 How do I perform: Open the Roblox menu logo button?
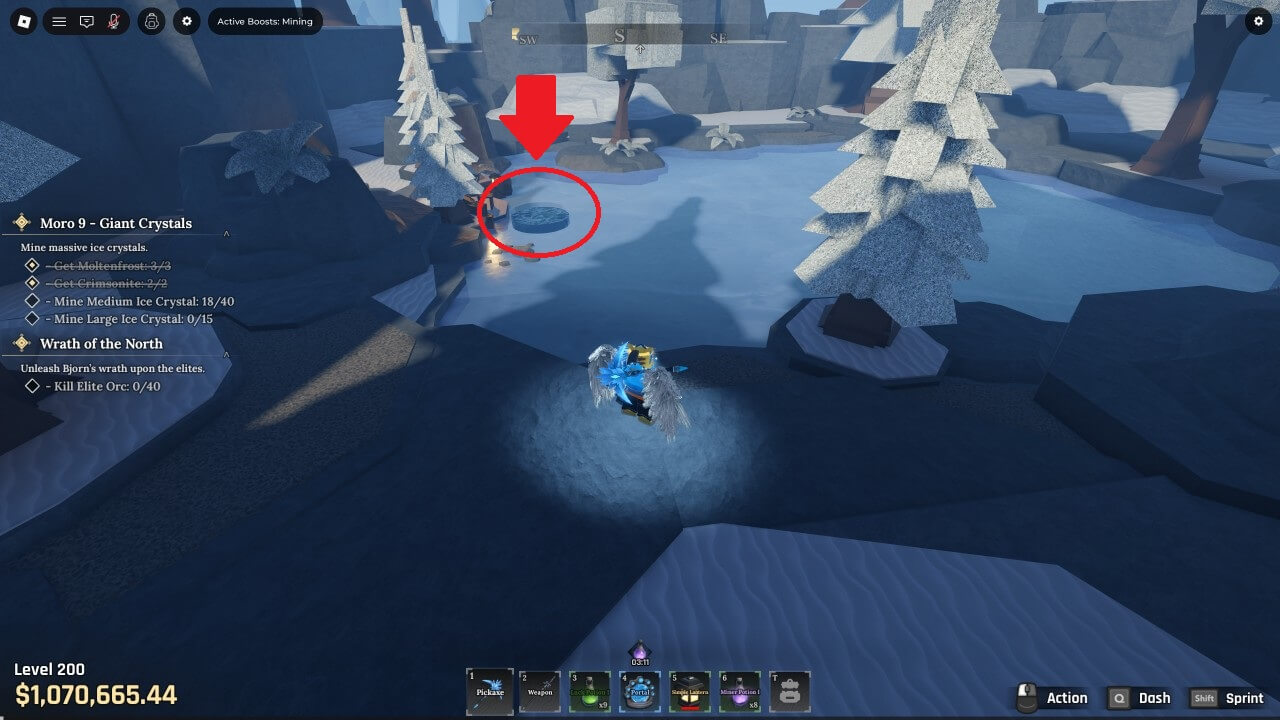25,21
